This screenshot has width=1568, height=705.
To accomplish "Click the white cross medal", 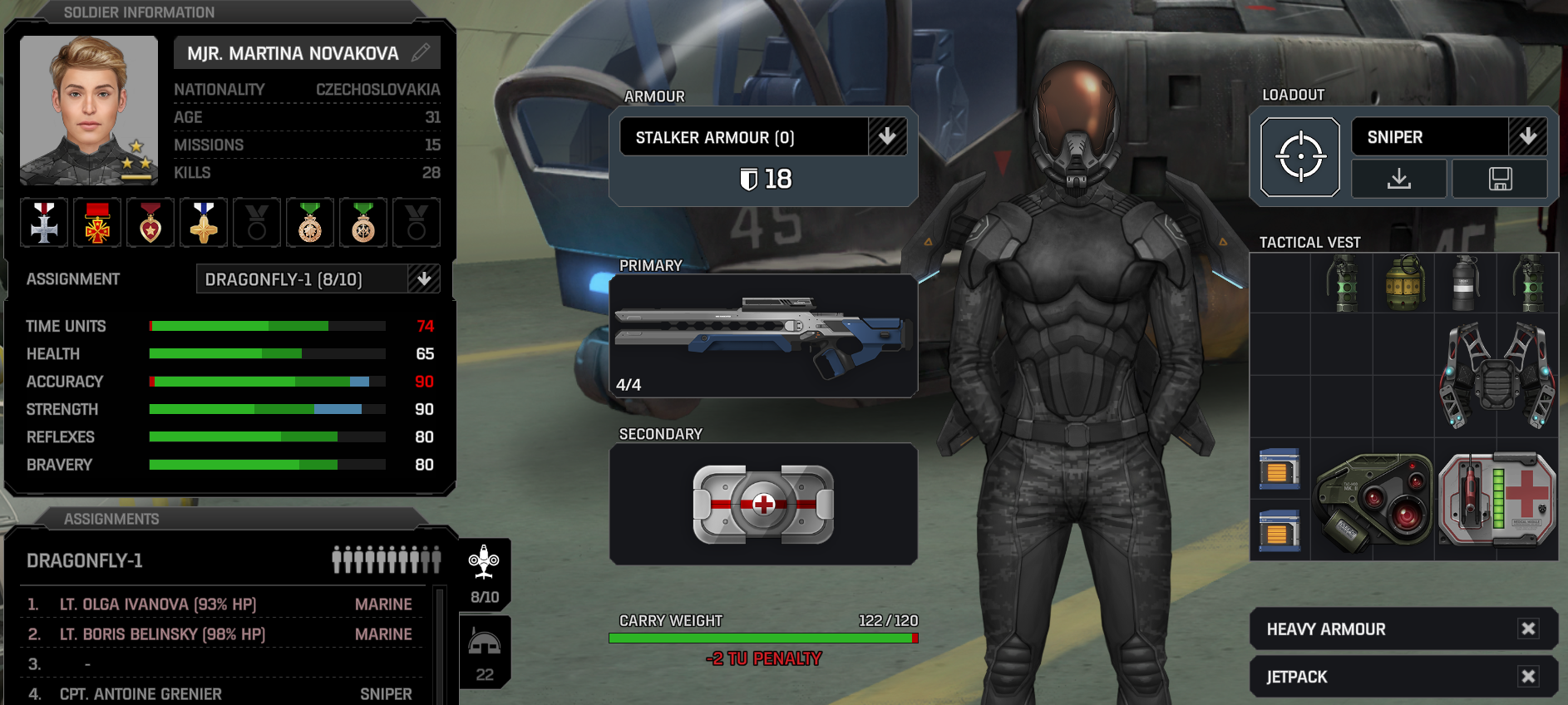I will [44, 223].
